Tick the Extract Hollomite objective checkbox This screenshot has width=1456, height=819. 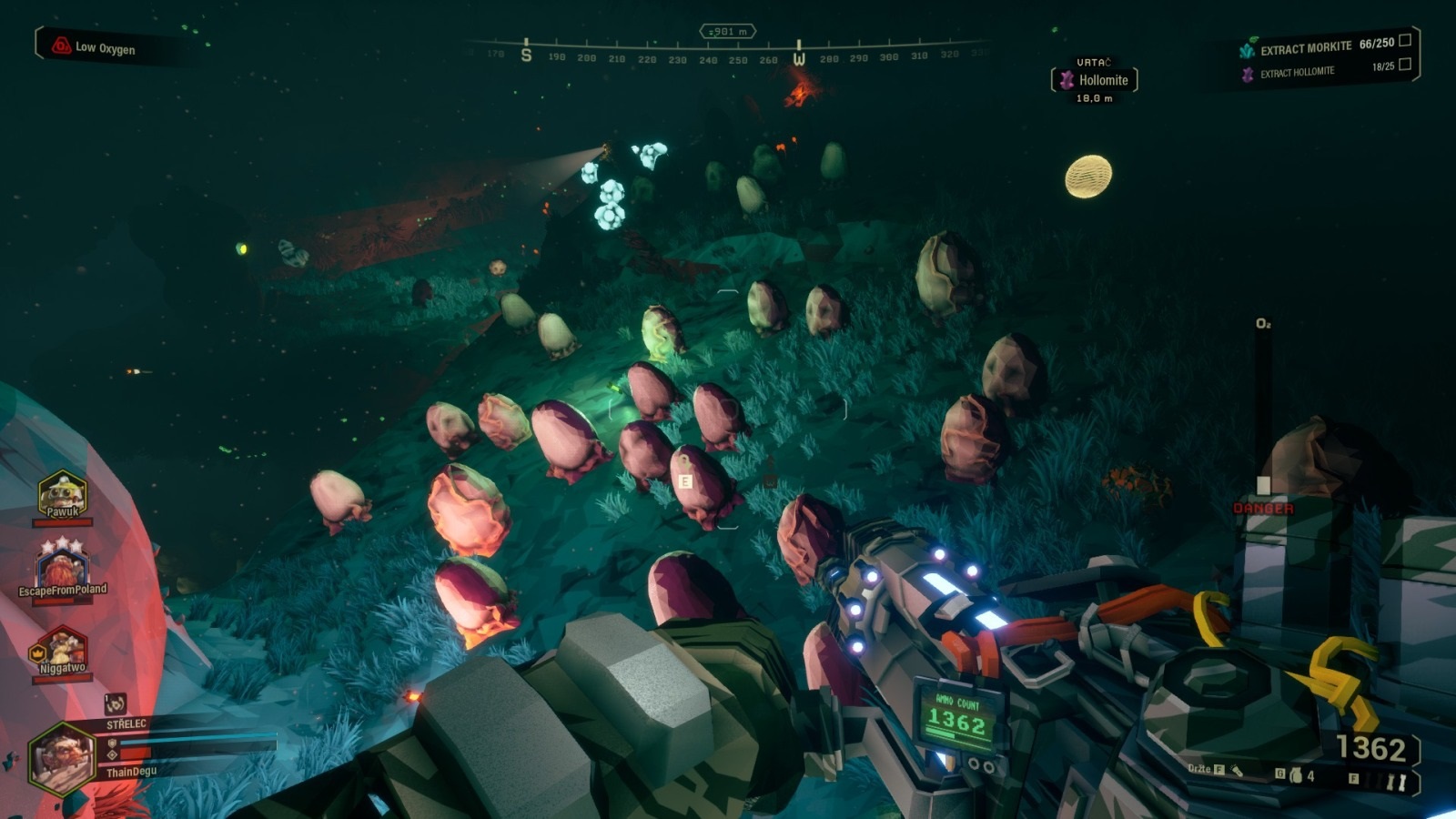(1405, 64)
